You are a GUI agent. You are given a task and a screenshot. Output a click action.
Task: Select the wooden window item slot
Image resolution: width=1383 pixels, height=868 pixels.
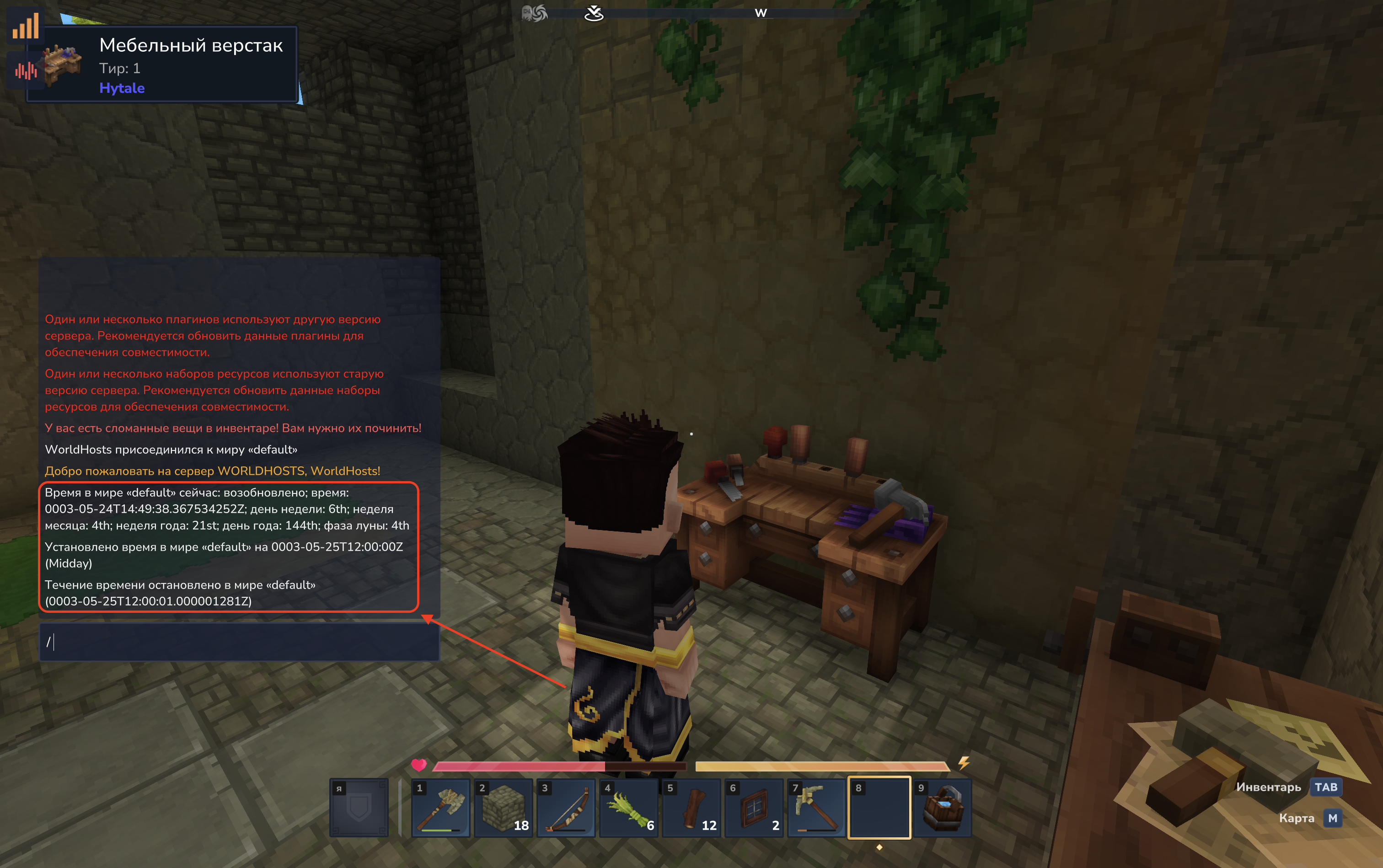pos(753,808)
